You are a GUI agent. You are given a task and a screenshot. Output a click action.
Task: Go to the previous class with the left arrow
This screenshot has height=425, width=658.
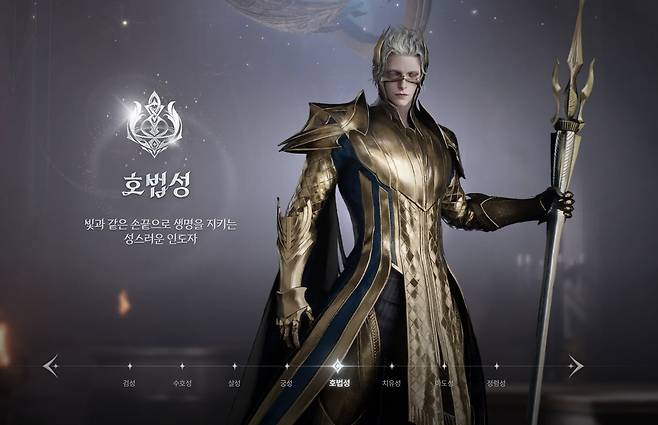[51, 366]
